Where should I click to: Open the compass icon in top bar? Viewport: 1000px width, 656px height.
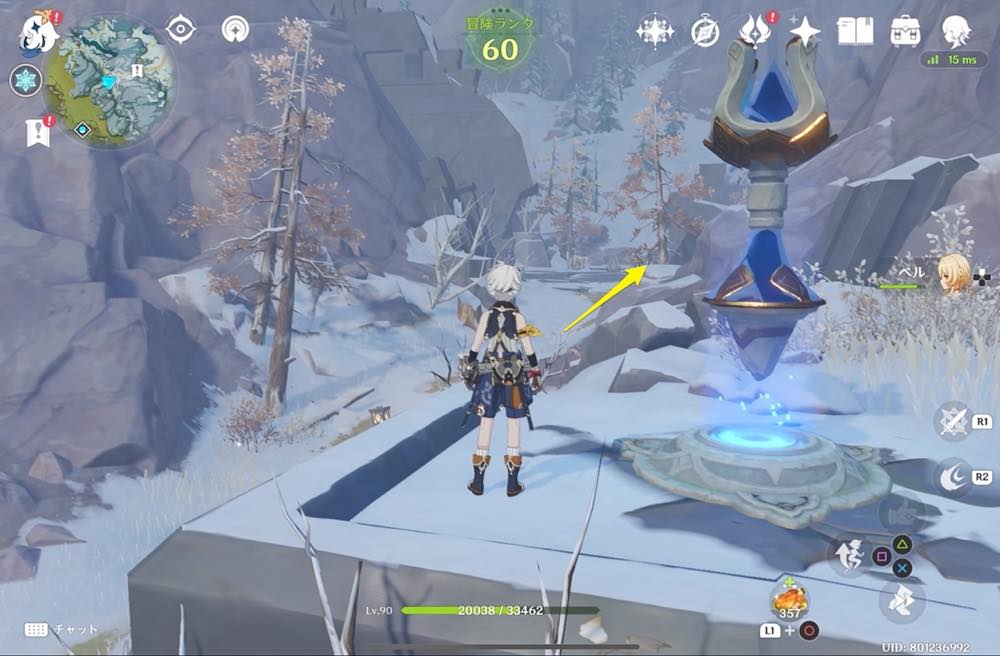(705, 32)
